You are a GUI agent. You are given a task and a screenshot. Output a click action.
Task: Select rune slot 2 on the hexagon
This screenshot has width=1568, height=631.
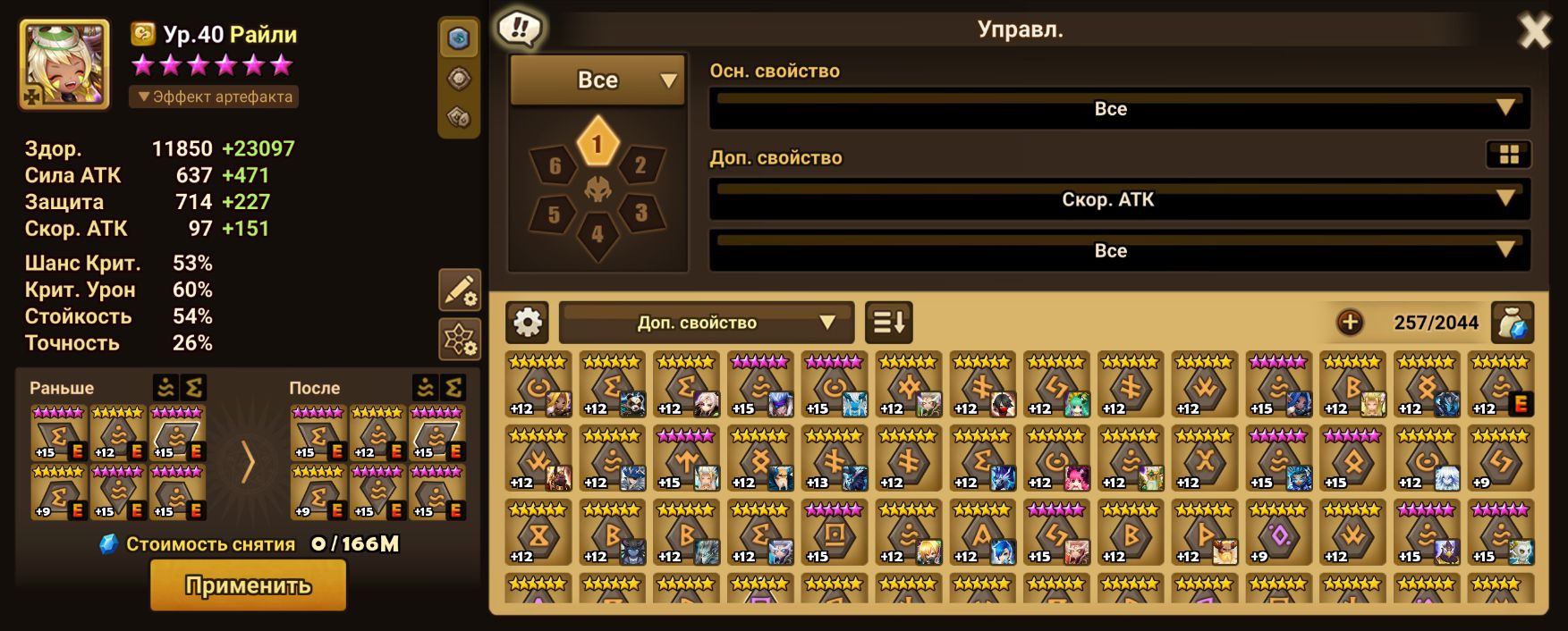click(640, 165)
